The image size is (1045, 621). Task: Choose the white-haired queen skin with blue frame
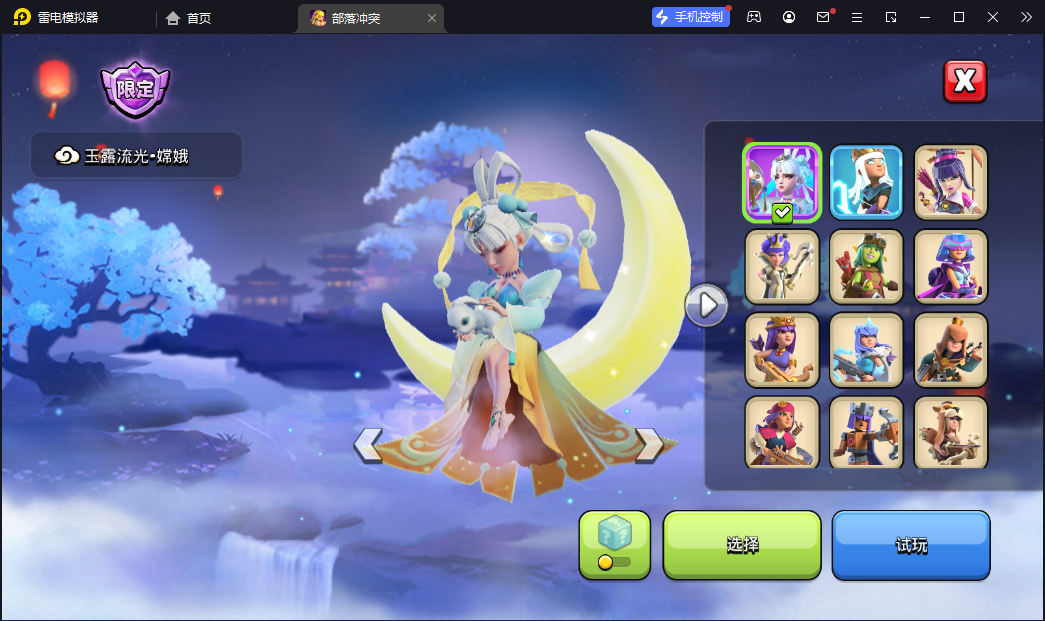pos(866,182)
